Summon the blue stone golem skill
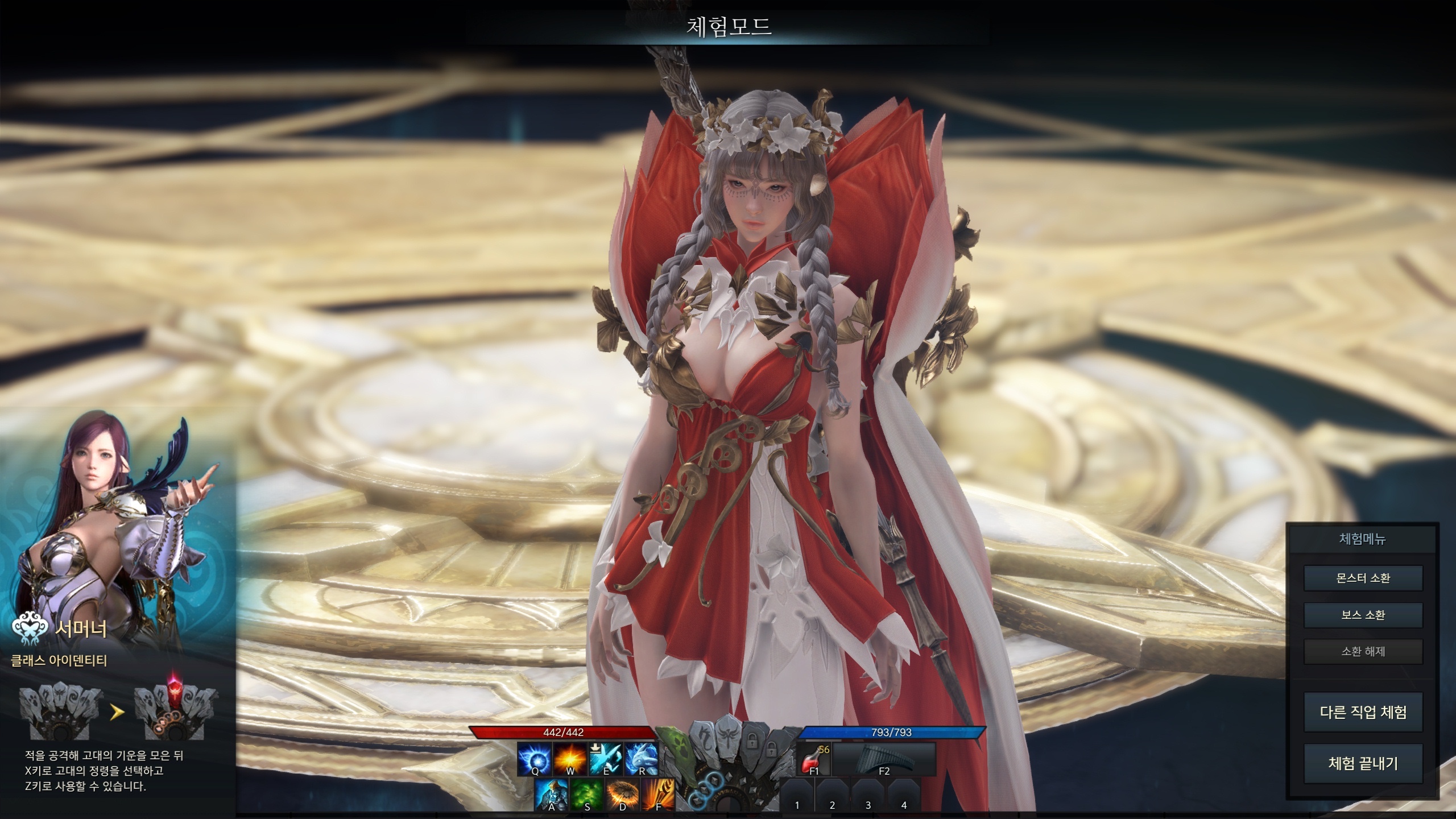Image resolution: width=1456 pixels, height=819 pixels. pyautogui.click(x=551, y=795)
